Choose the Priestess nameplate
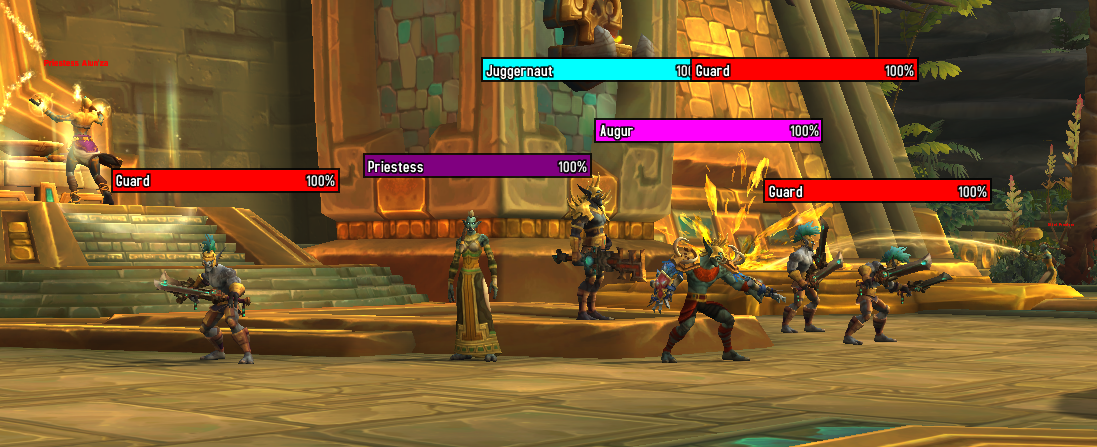Screen dimensions: 1097x447 [477, 167]
